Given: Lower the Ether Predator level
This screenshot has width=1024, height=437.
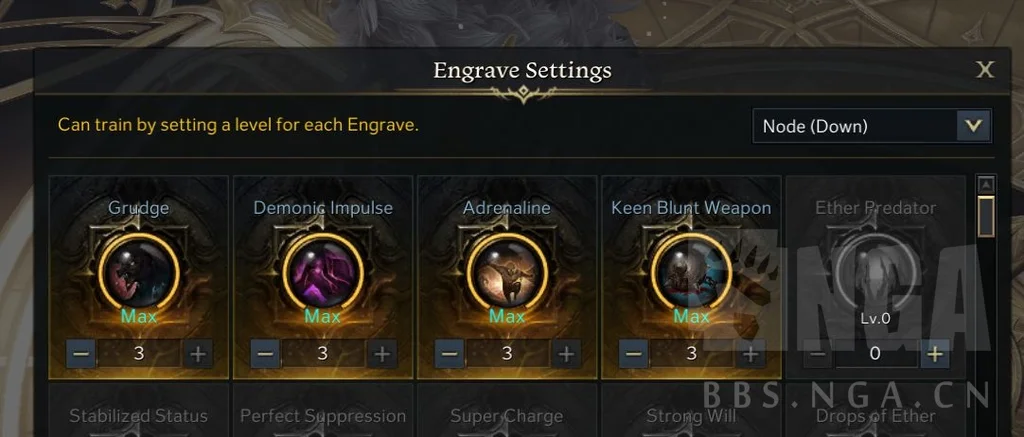Looking at the screenshot, I should (x=818, y=353).
